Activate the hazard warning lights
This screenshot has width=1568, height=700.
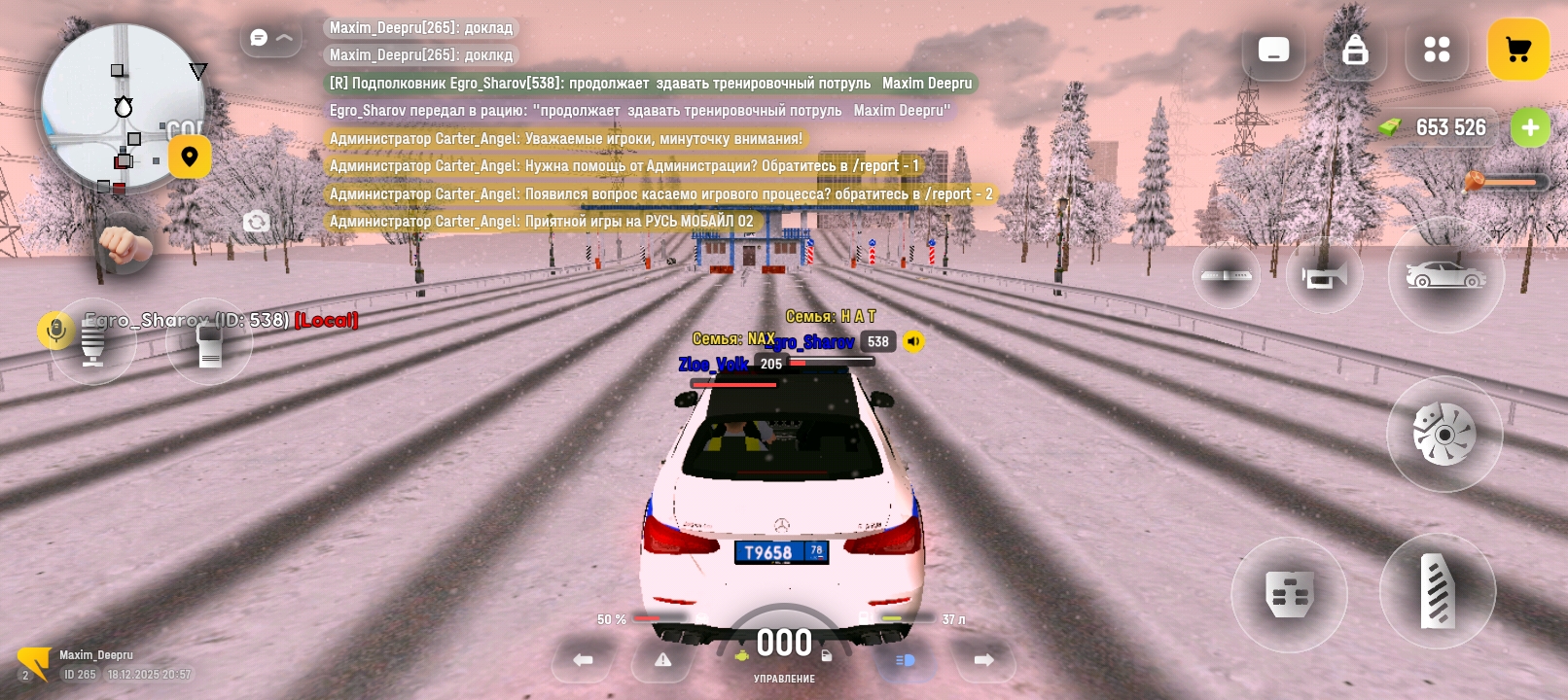coord(663,660)
